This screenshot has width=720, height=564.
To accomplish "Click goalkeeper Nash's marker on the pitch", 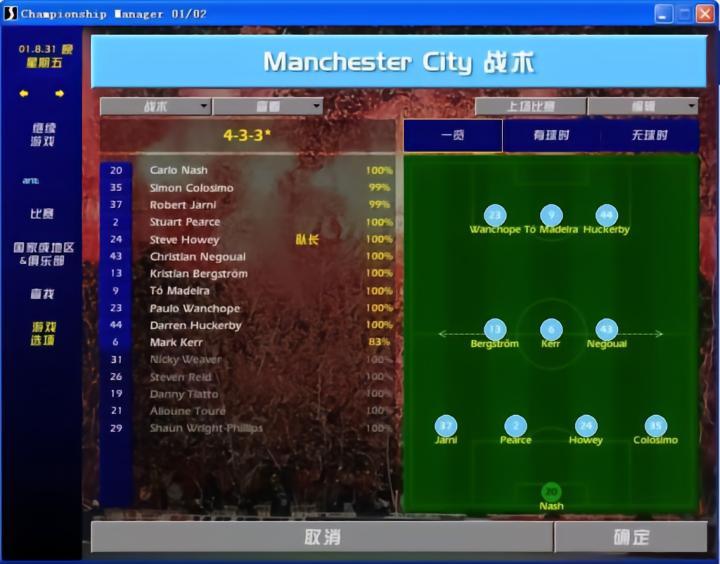I will (551, 492).
